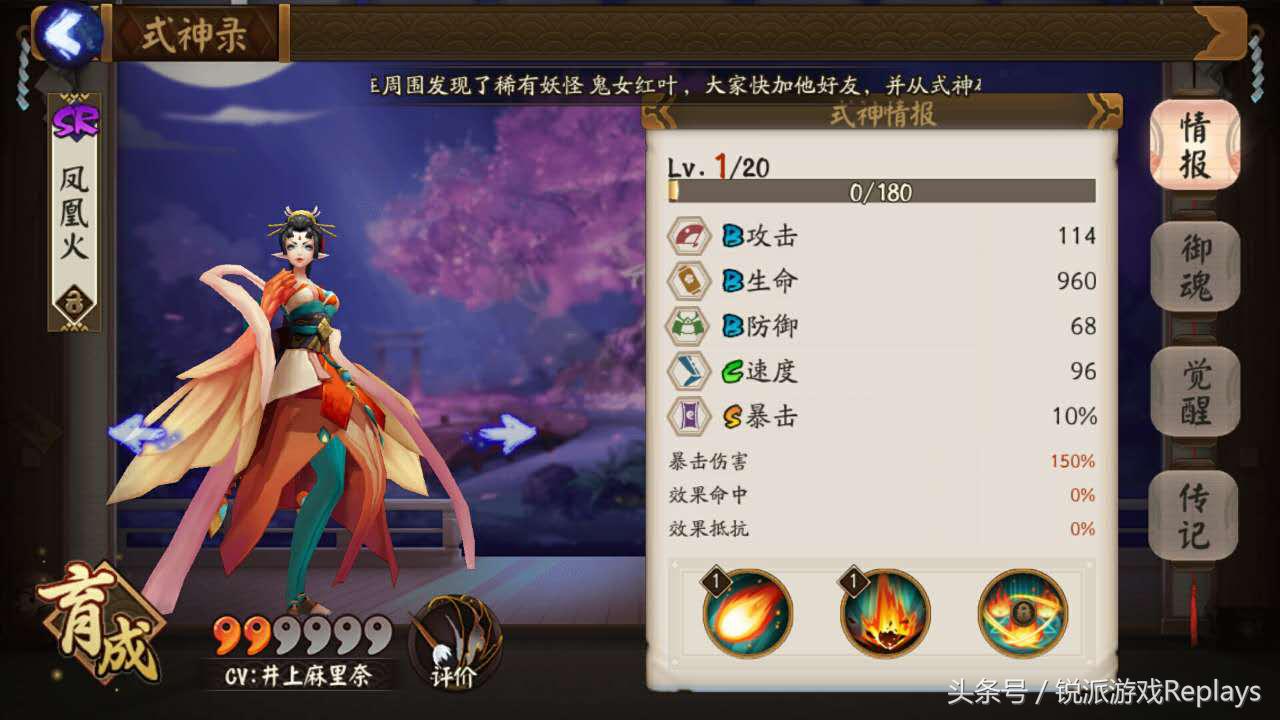1280x720 pixels.
Task: Click the 暴击 crit stat icon
Action: click(x=689, y=416)
